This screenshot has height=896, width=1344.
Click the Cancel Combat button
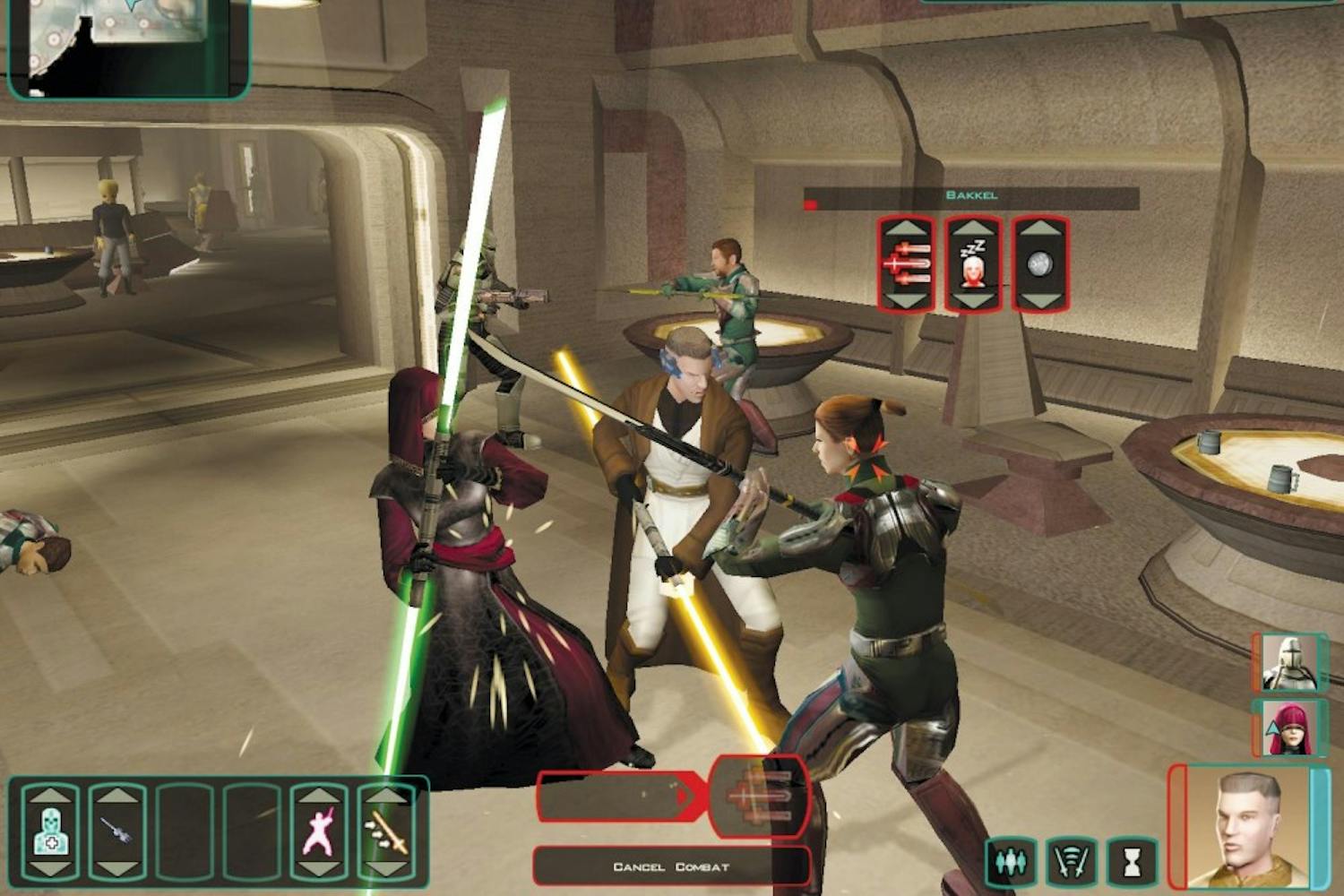pyautogui.click(x=670, y=866)
